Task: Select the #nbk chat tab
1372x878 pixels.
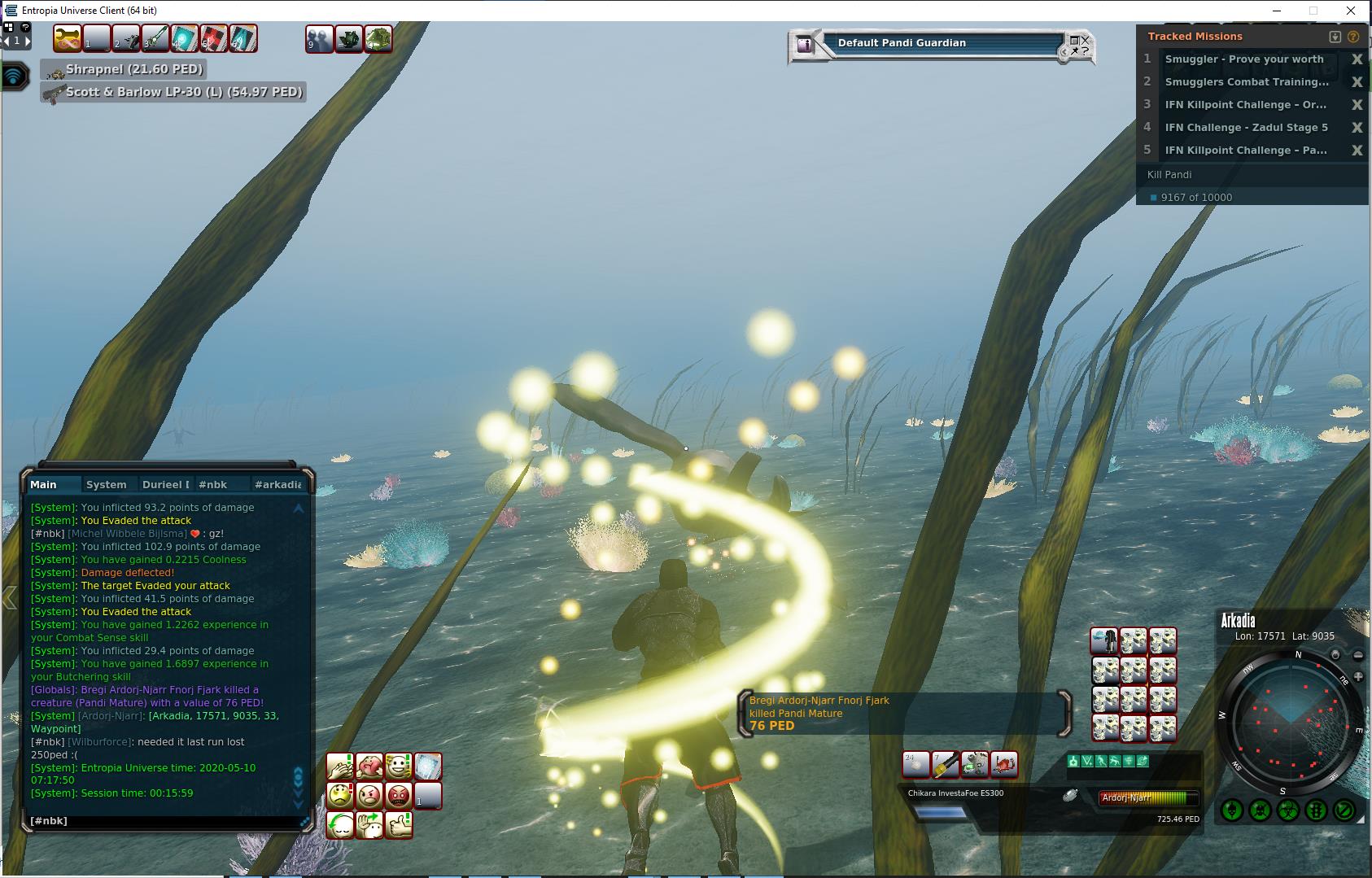Action: point(212,484)
